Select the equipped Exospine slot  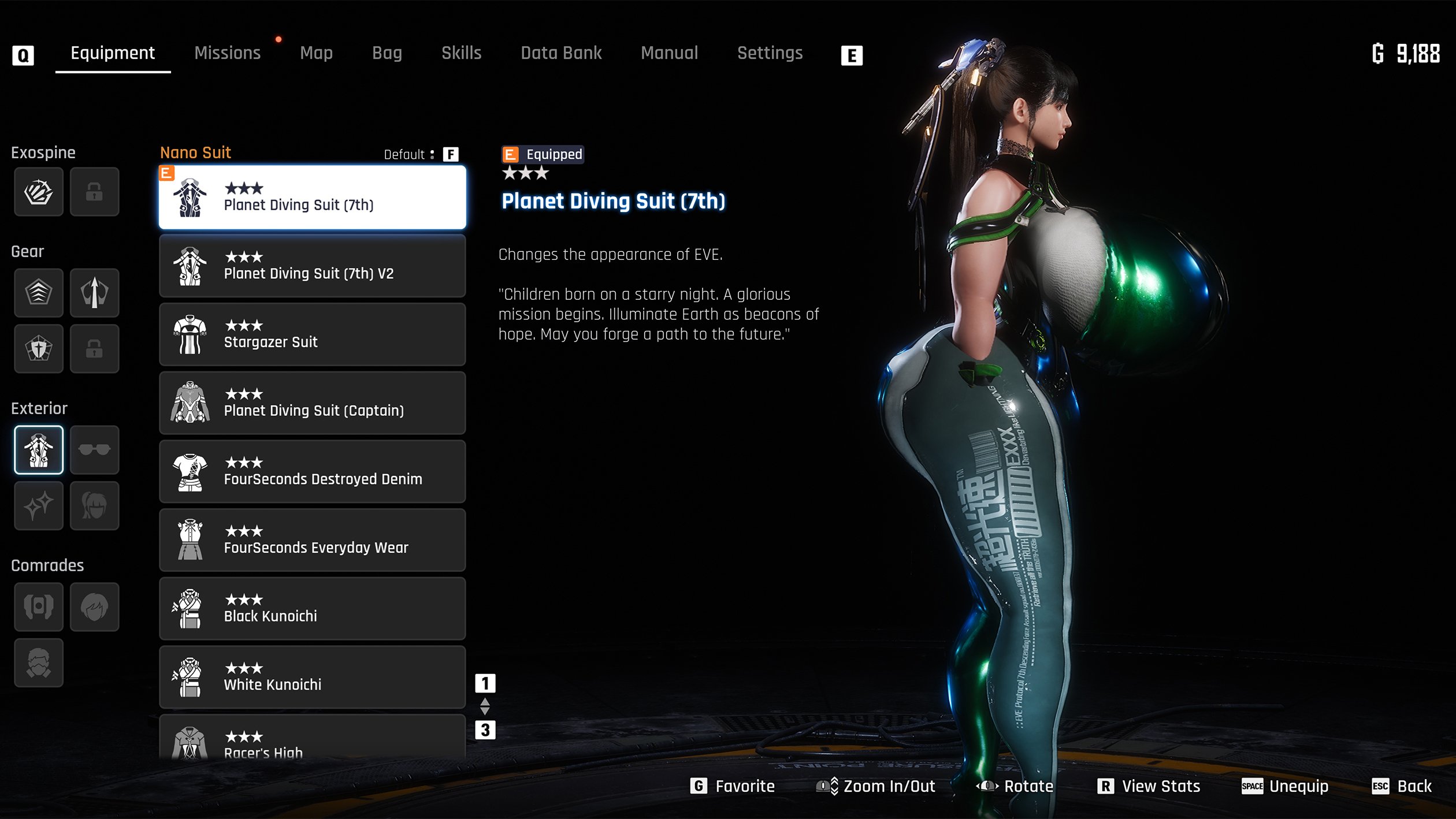tap(39, 192)
